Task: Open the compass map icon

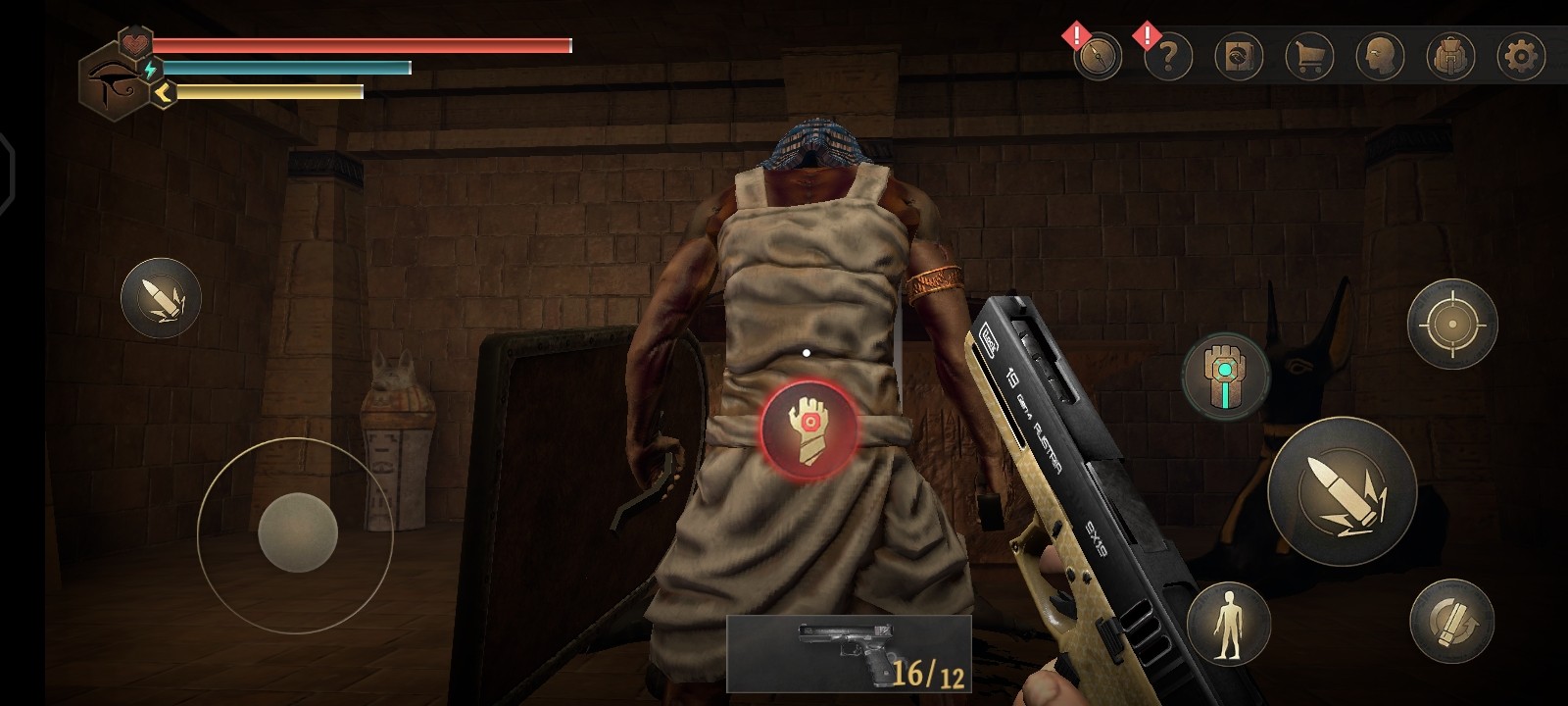Action: click(x=1097, y=57)
